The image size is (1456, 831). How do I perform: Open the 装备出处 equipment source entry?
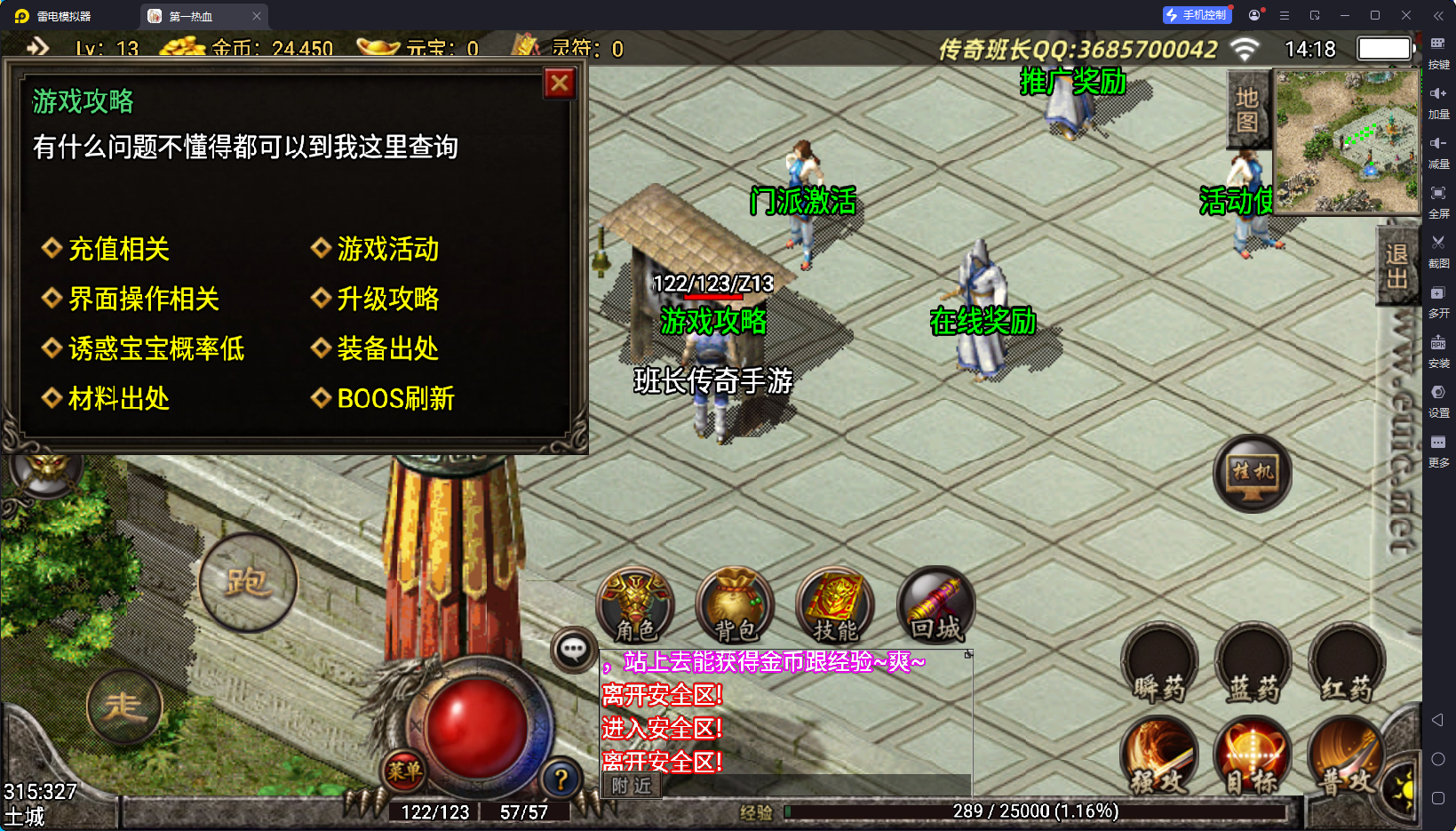(x=386, y=348)
